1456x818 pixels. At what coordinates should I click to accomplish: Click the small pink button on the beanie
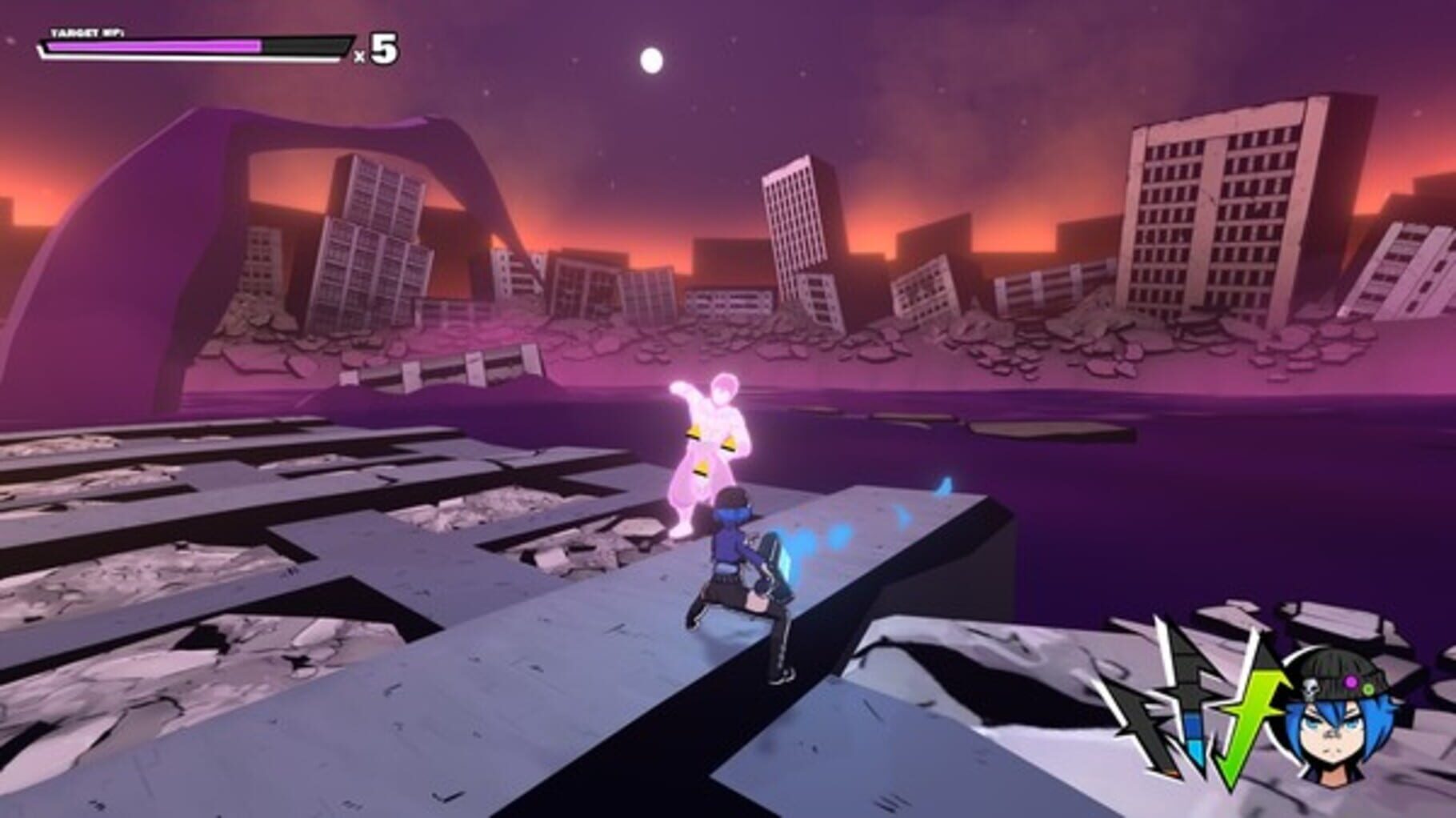pyautogui.click(x=1350, y=683)
